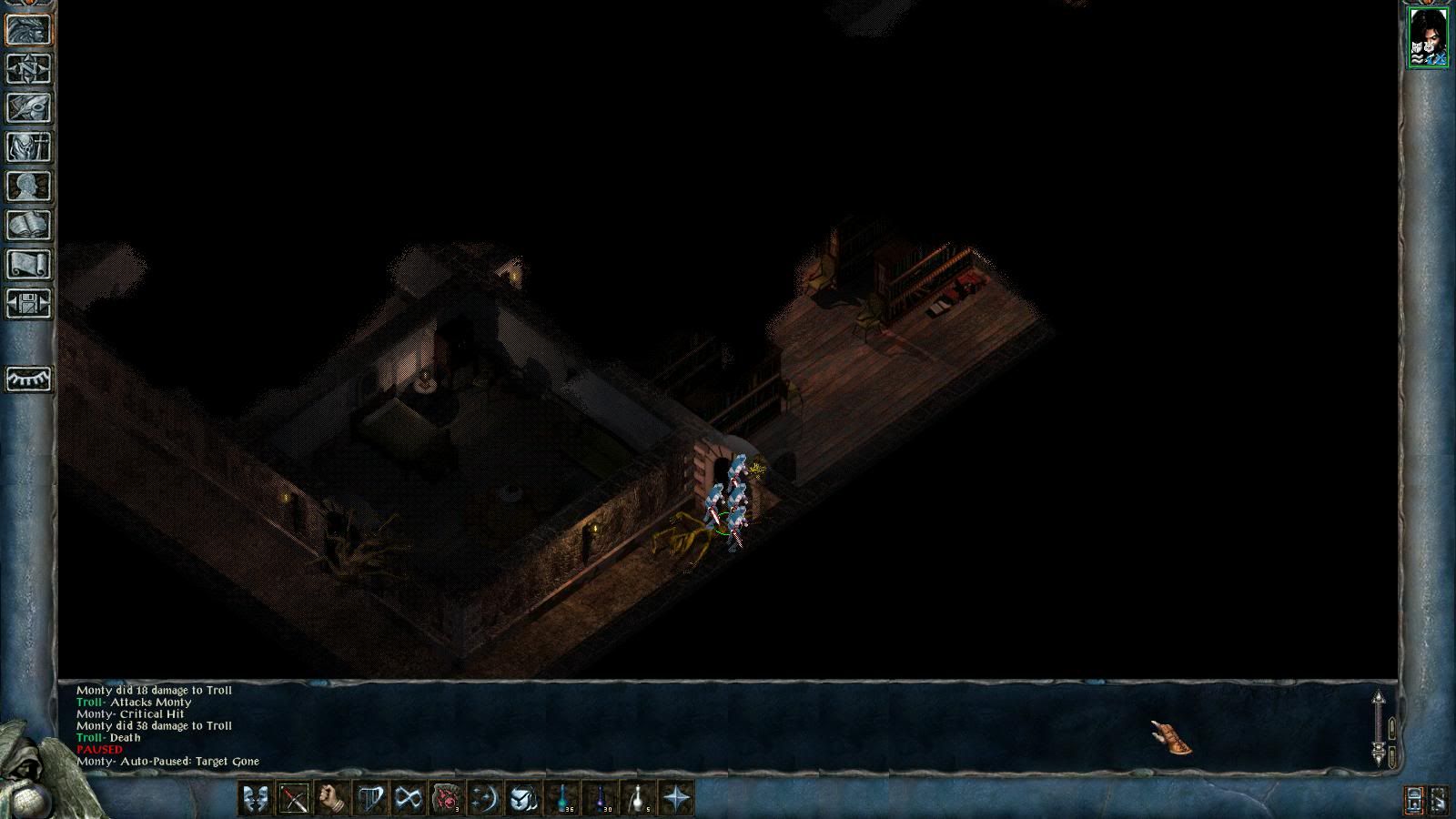Activate the infinity symbol ability

[x=409, y=798]
